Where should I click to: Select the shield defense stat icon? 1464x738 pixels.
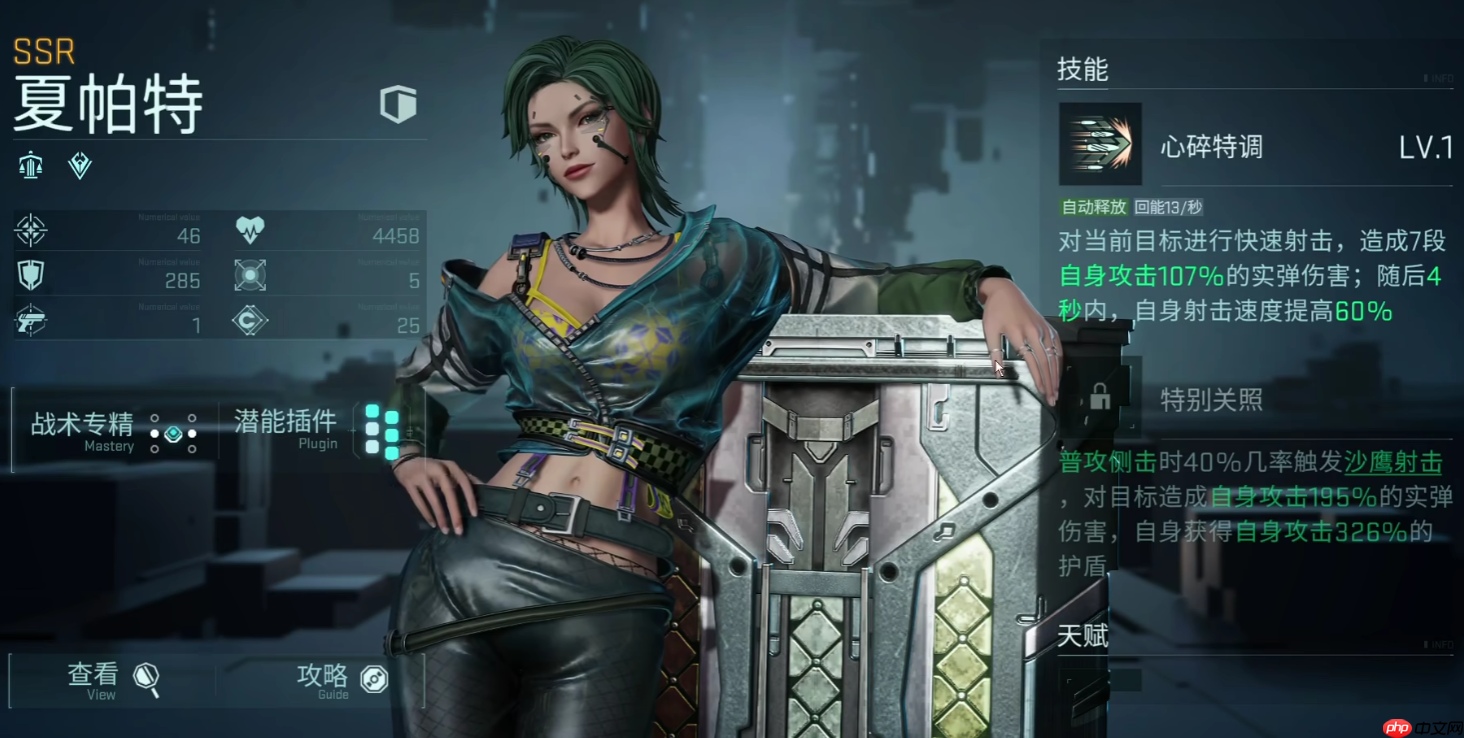(31, 275)
